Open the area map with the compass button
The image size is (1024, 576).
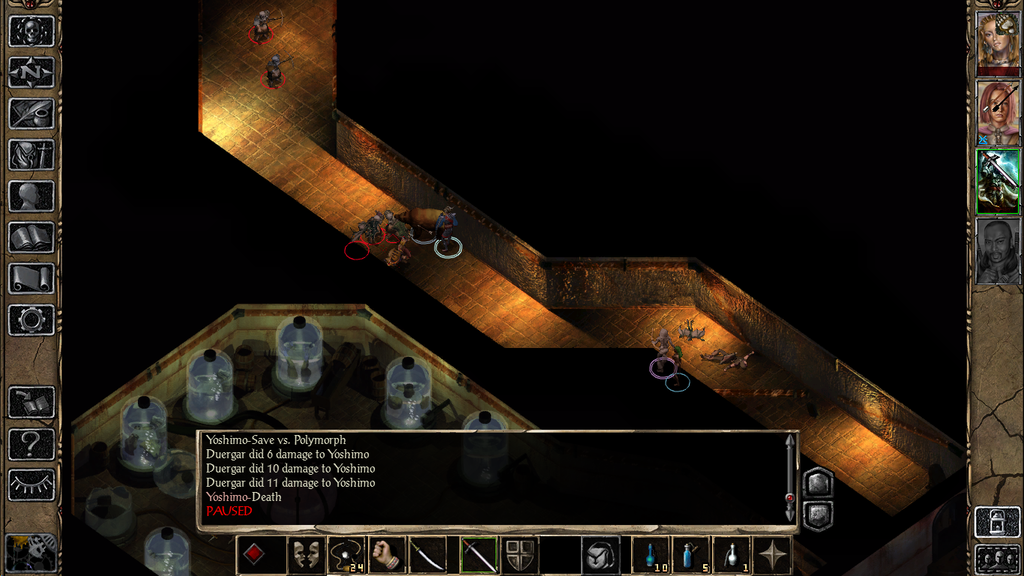(x=31, y=72)
